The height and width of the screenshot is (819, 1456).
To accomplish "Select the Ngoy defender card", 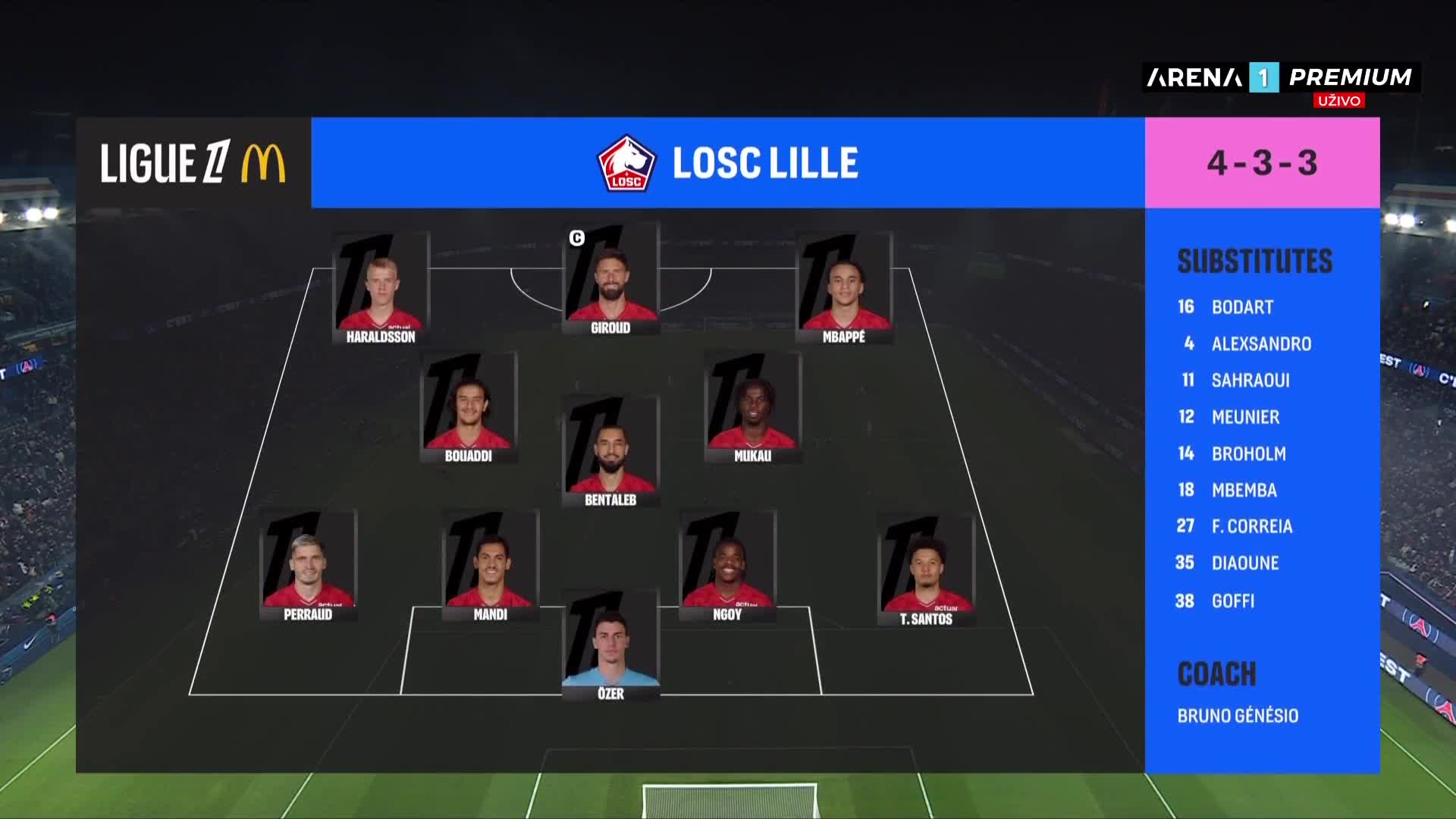I will click(727, 566).
